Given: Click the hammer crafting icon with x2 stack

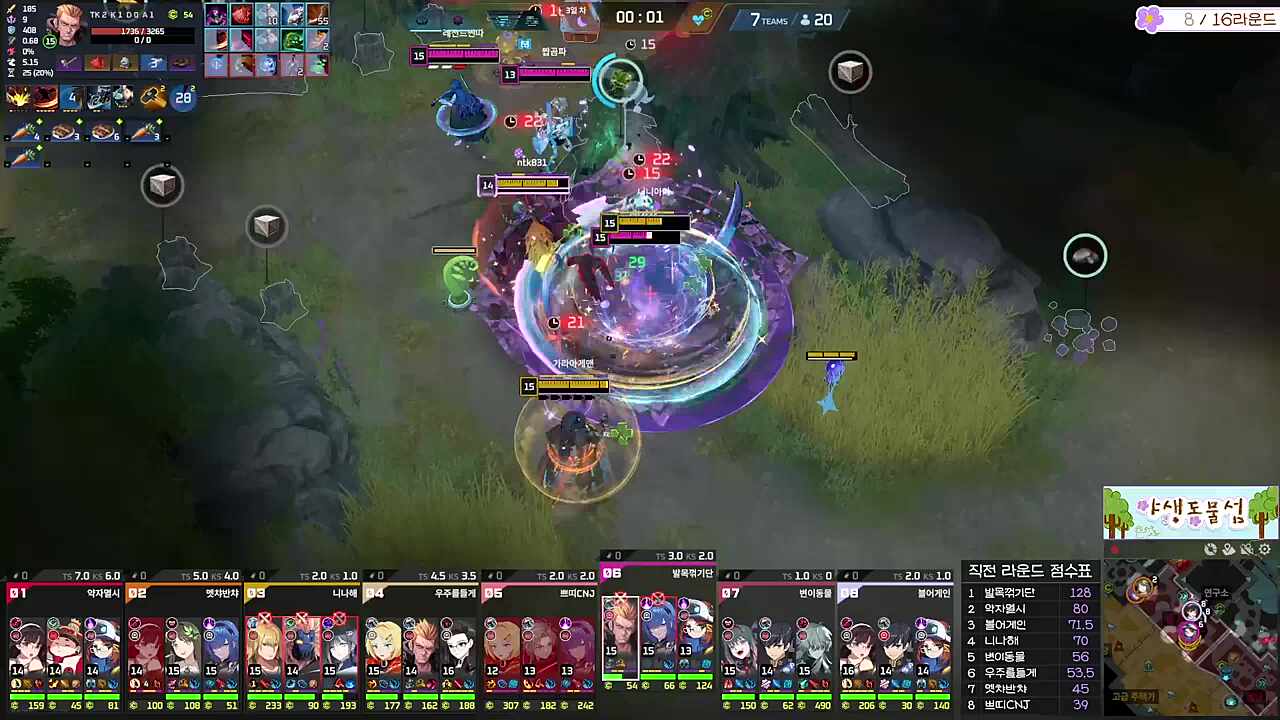Looking at the screenshot, I should click(154, 96).
